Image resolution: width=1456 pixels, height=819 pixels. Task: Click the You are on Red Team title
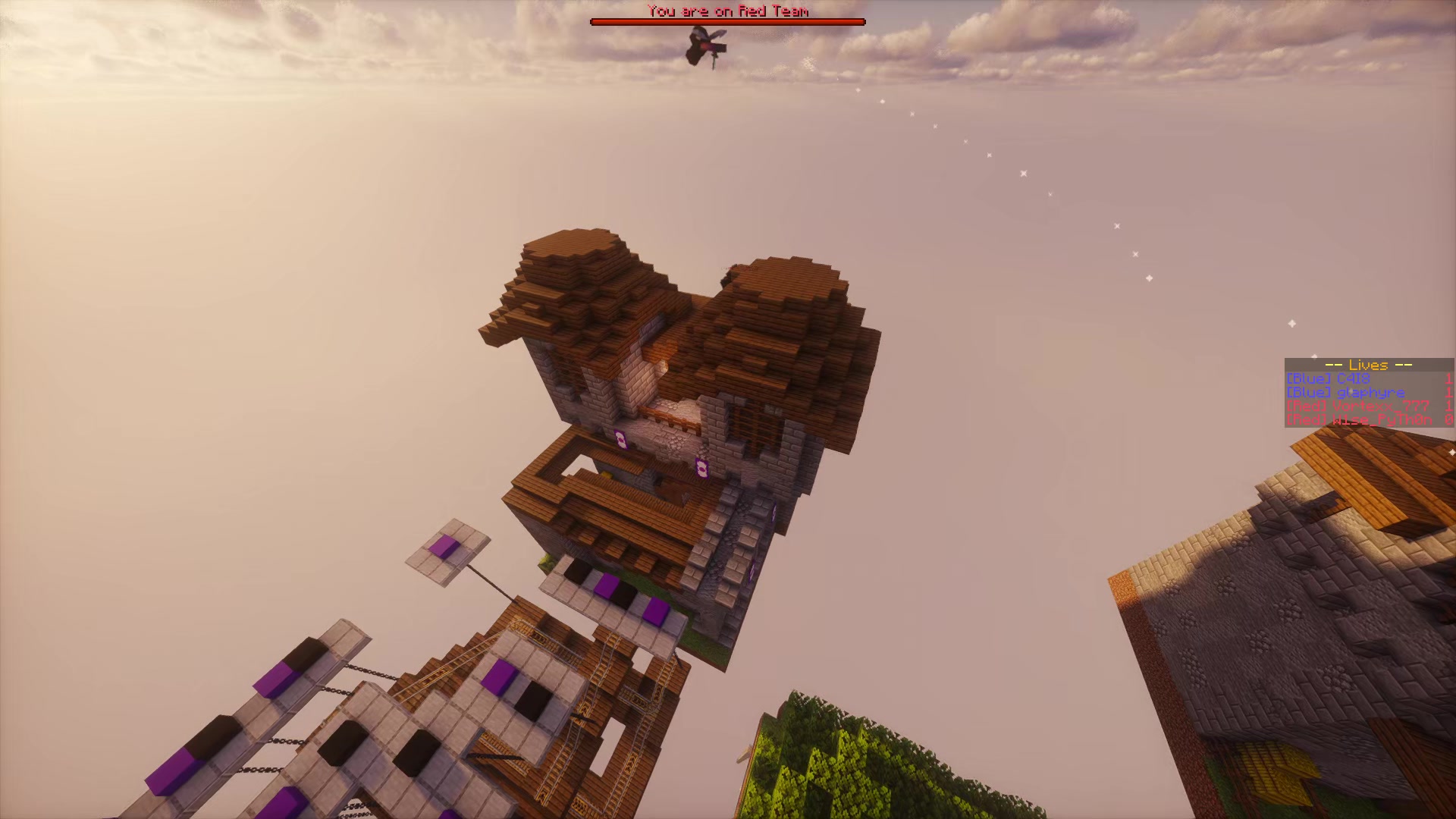(727, 11)
